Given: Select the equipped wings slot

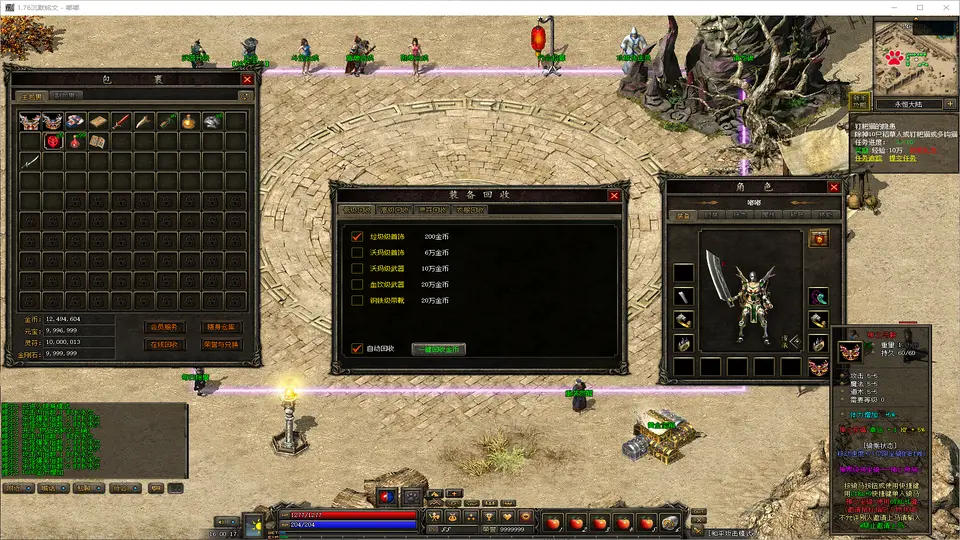Looking at the screenshot, I should 818,368.
